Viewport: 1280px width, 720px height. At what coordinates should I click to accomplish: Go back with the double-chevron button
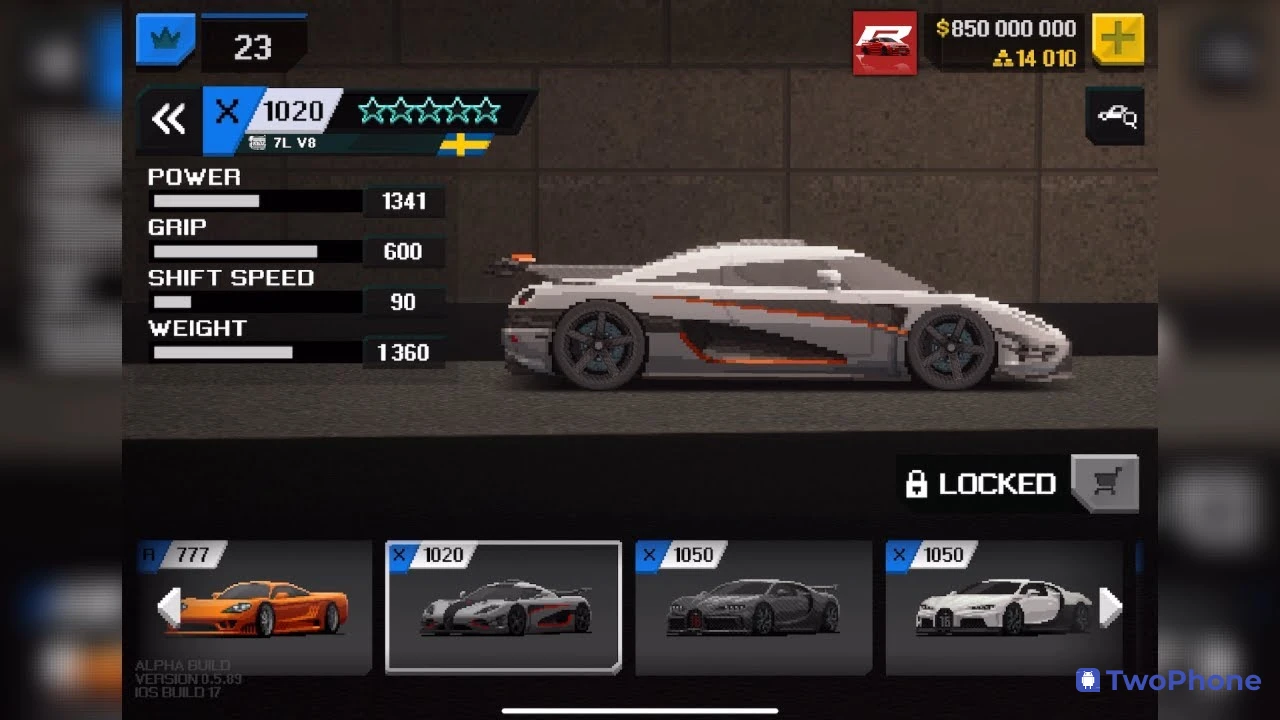click(x=169, y=120)
